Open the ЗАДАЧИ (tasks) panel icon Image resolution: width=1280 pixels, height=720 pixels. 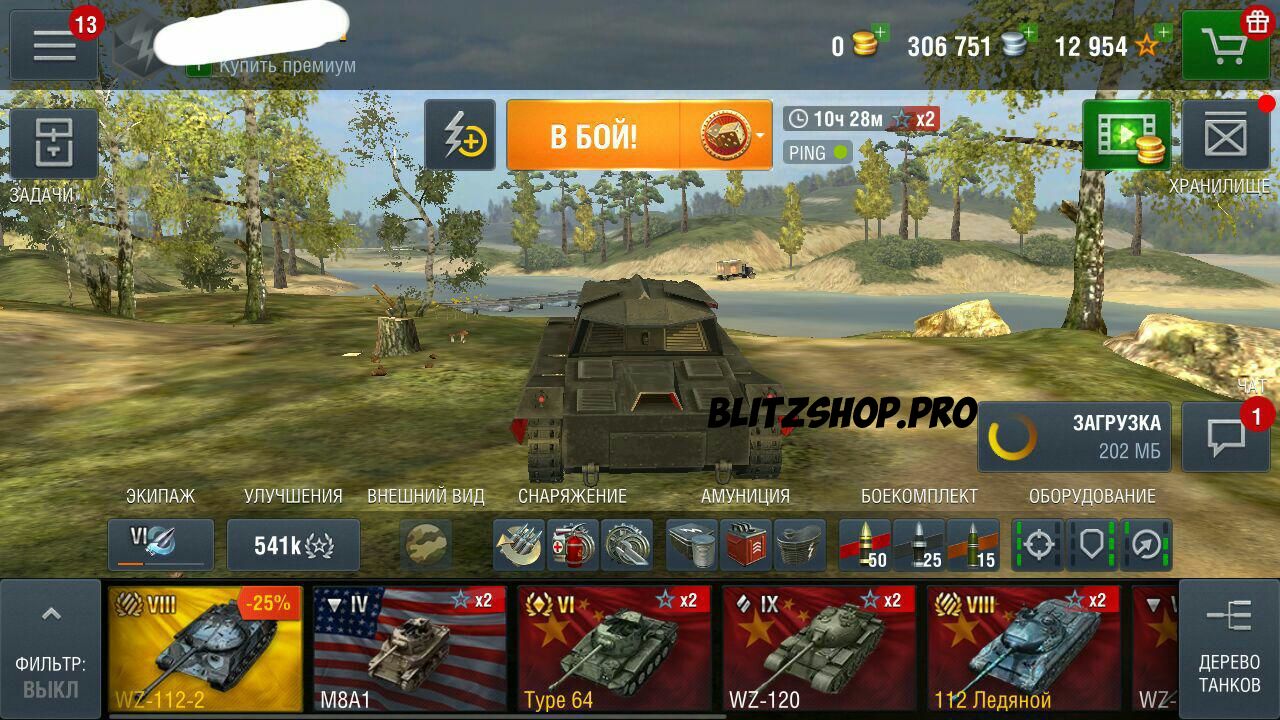(55, 143)
